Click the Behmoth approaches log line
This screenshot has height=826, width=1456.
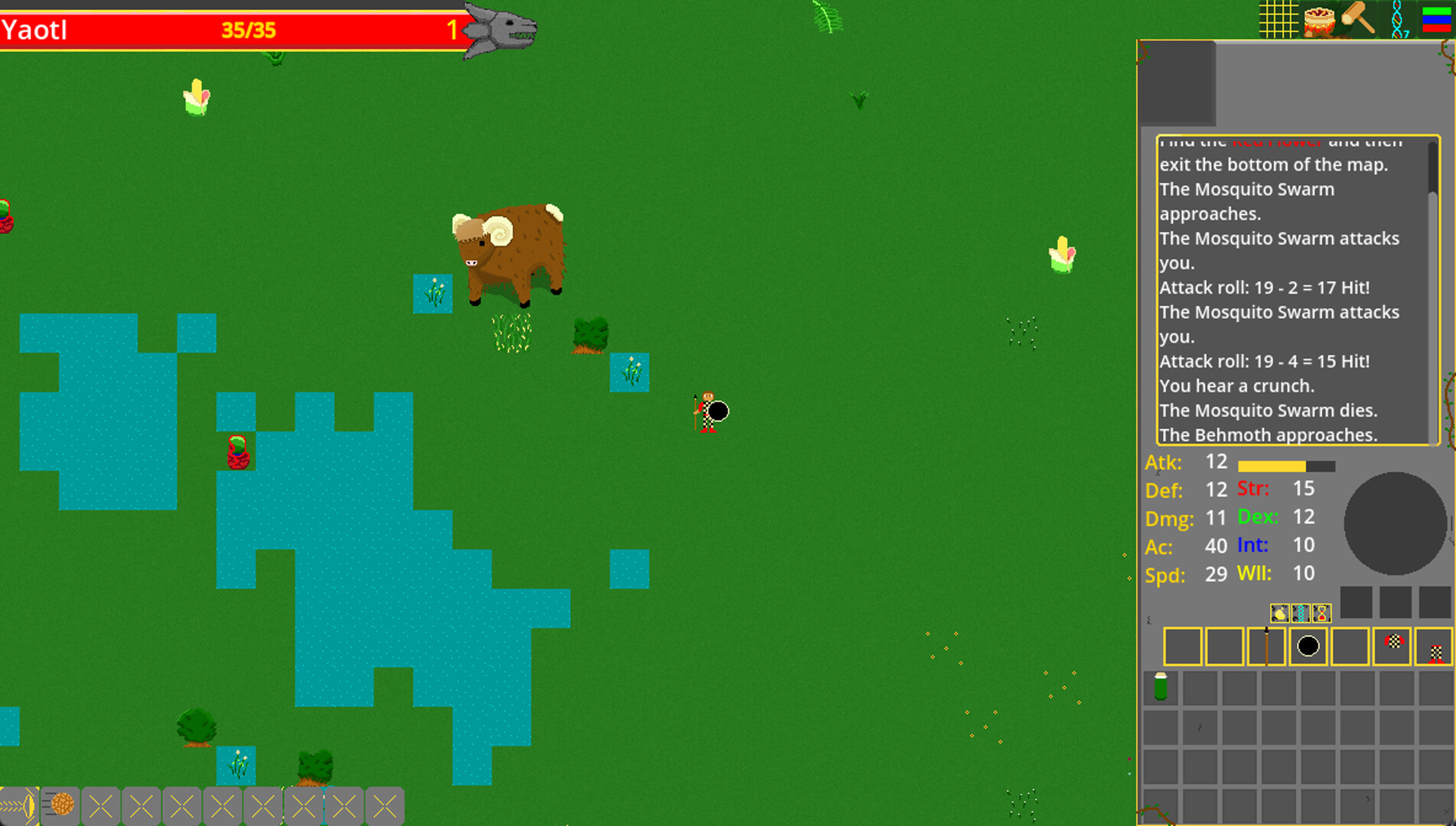[1270, 434]
